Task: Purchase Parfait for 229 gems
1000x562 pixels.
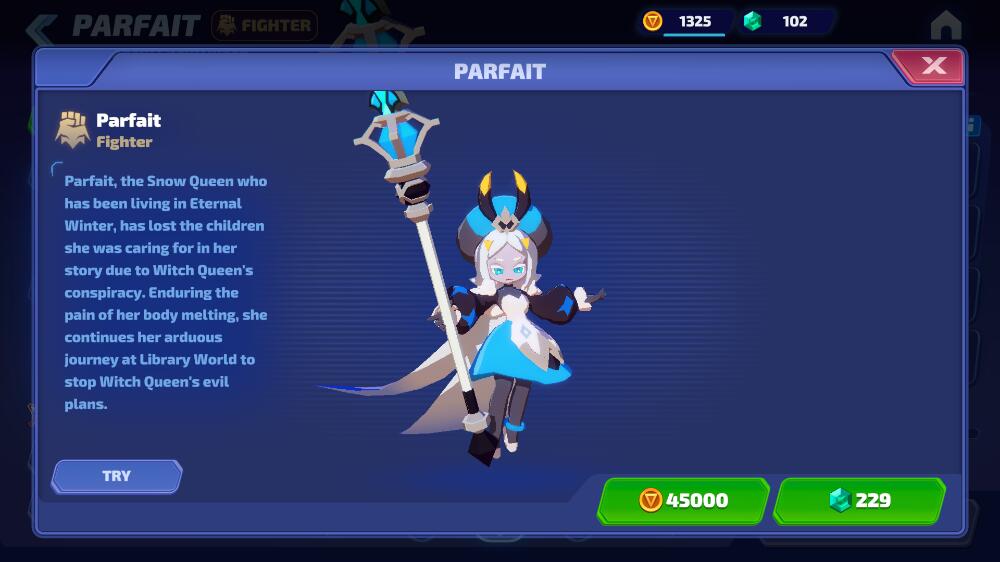Action: (860, 500)
